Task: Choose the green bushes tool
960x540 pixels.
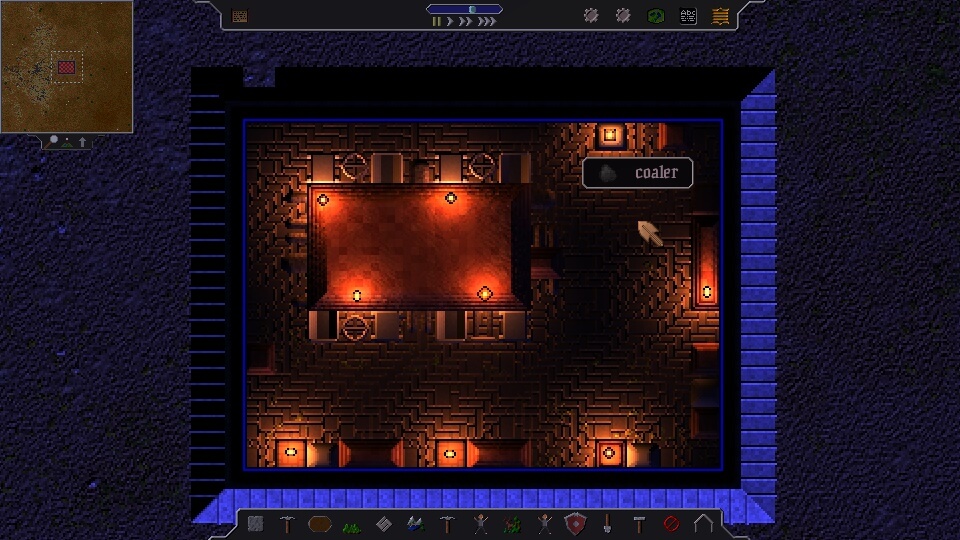Action: tap(352, 524)
